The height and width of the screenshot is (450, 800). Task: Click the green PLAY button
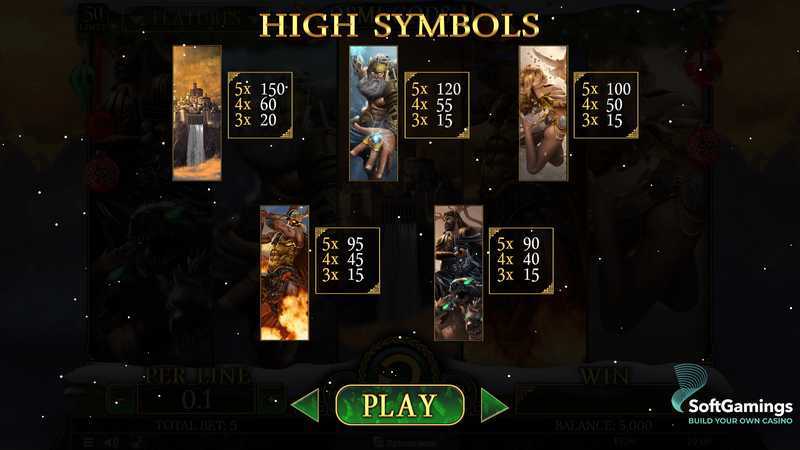[x=399, y=405]
